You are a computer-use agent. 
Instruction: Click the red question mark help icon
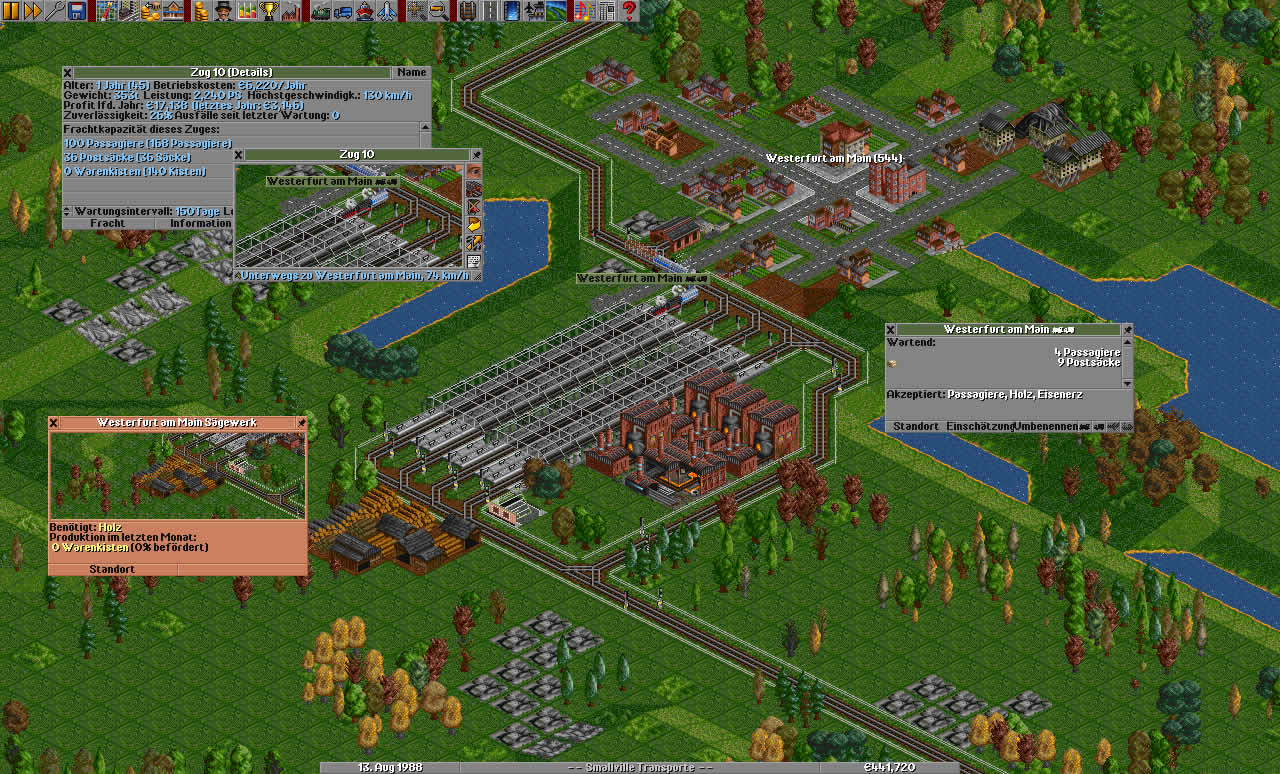click(x=629, y=11)
